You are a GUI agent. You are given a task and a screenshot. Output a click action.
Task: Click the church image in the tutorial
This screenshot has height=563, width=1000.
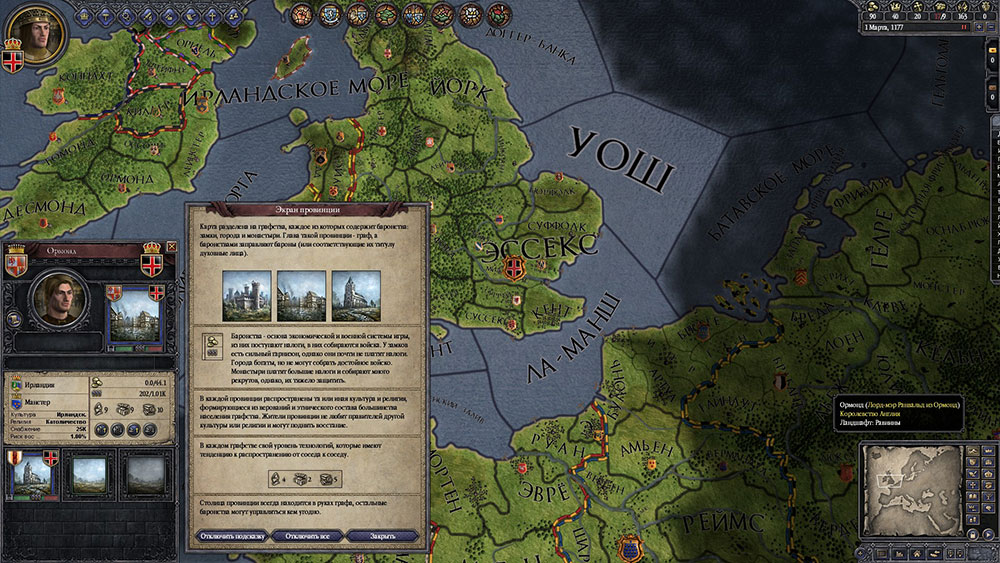click(356, 296)
